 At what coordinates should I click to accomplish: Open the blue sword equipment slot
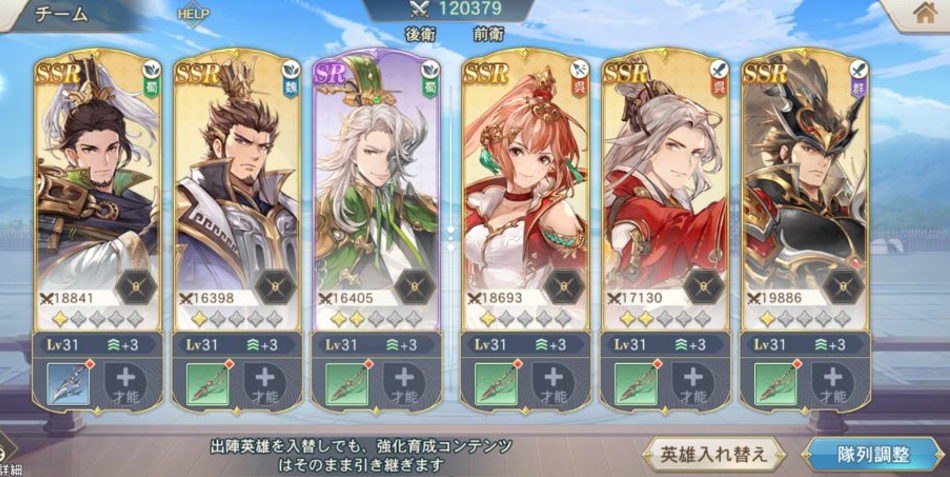click(68, 383)
